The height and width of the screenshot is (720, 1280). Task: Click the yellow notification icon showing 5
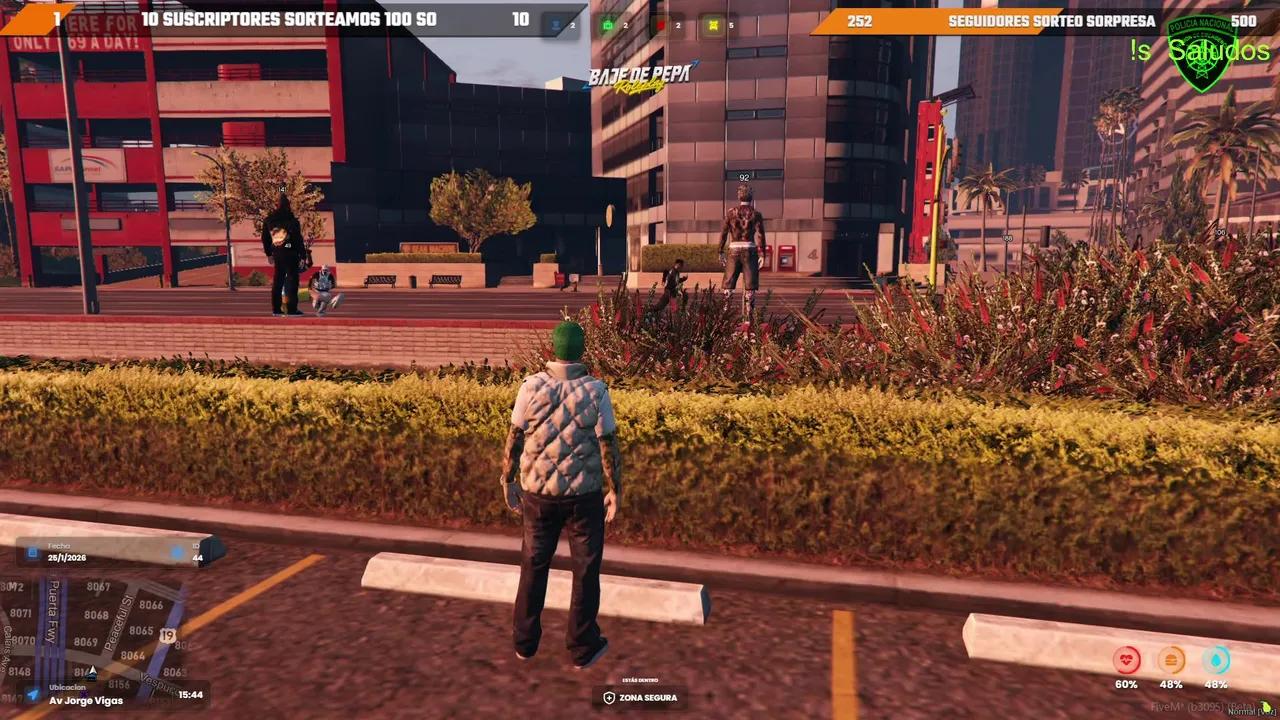(712, 23)
